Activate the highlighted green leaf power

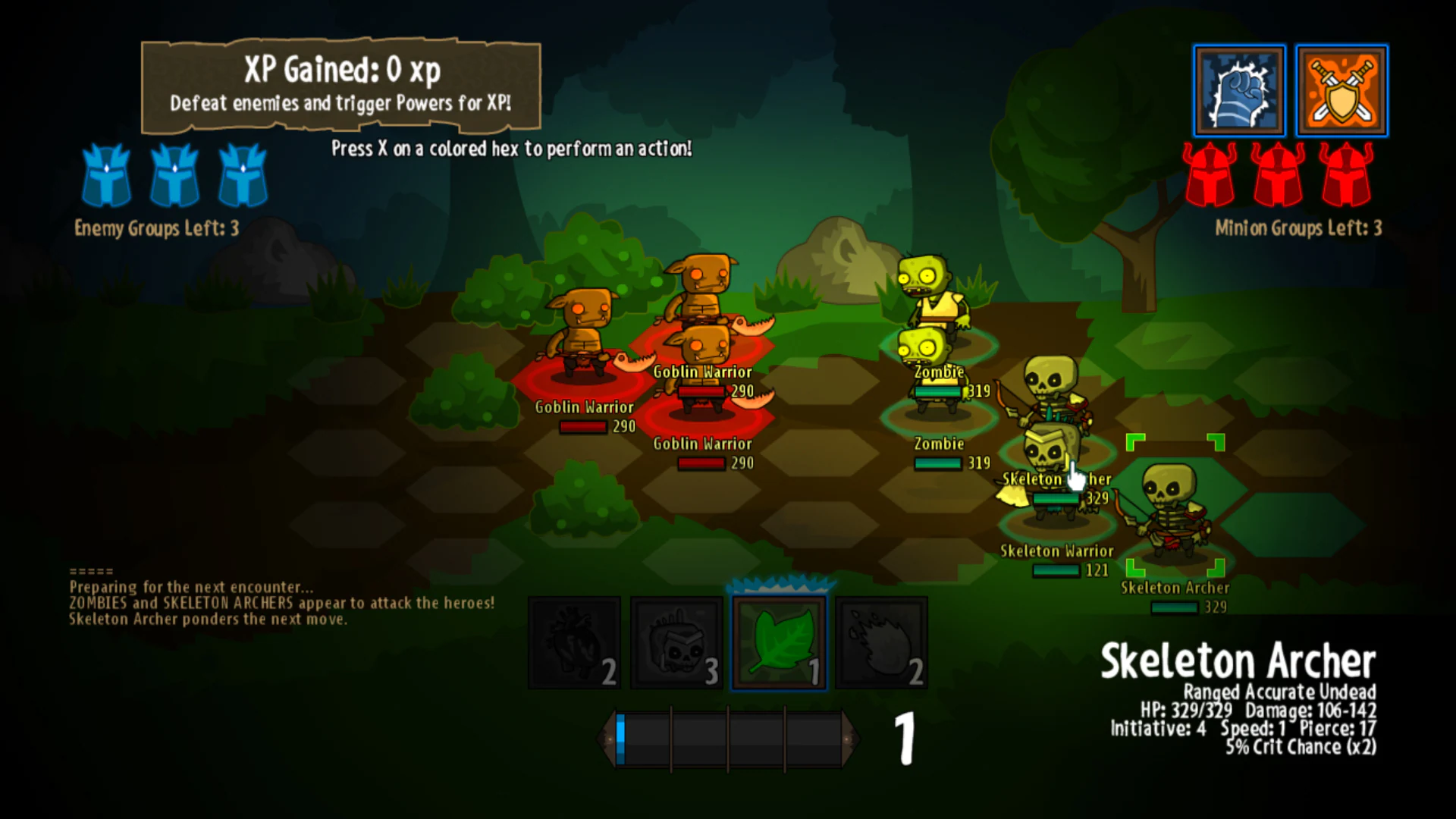click(777, 641)
